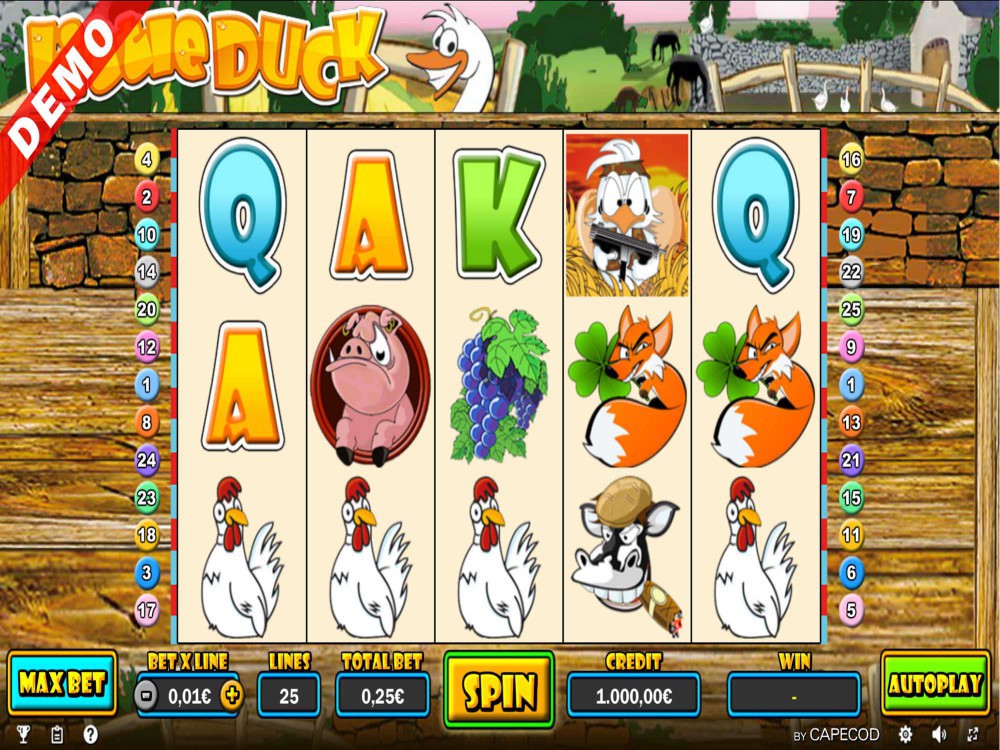
Task: Increase bet per line with the plus button
Action: [231, 695]
